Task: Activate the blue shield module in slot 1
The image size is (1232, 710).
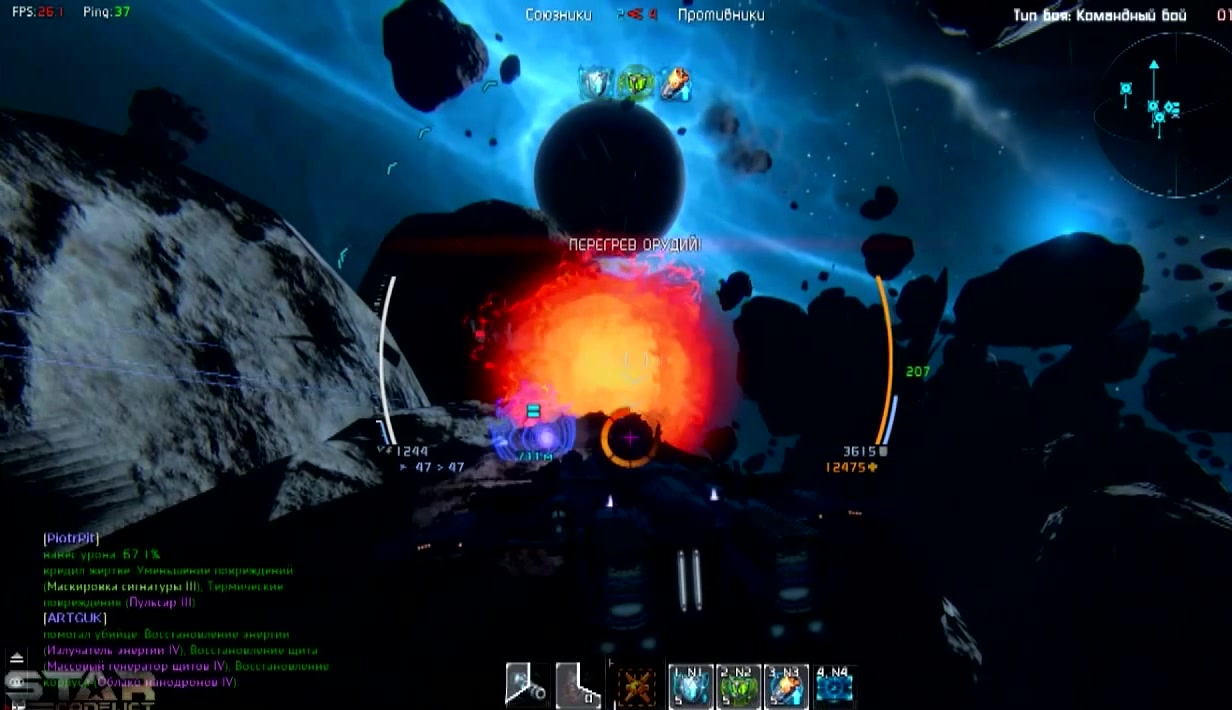Action: [691, 687]
